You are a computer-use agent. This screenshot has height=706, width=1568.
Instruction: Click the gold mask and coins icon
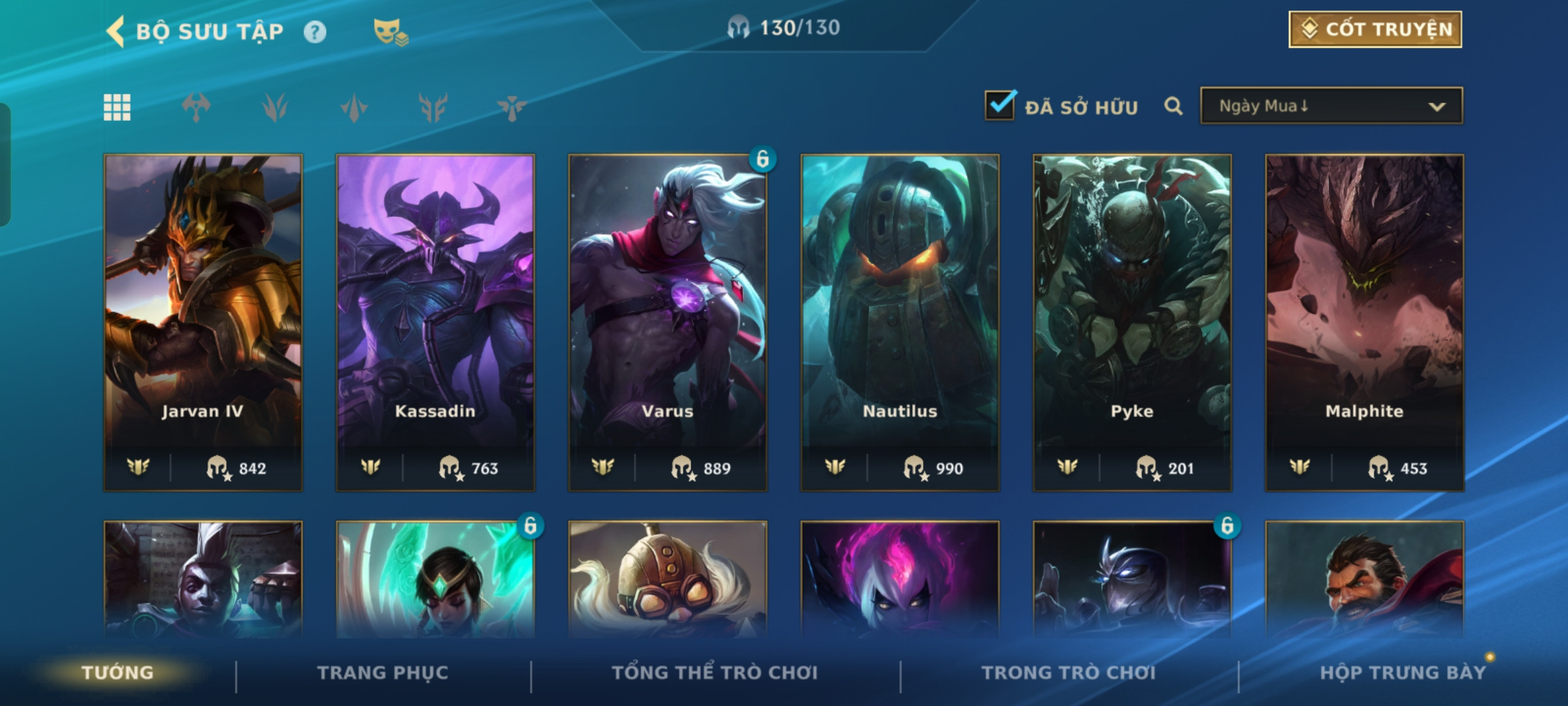[390, 32]
